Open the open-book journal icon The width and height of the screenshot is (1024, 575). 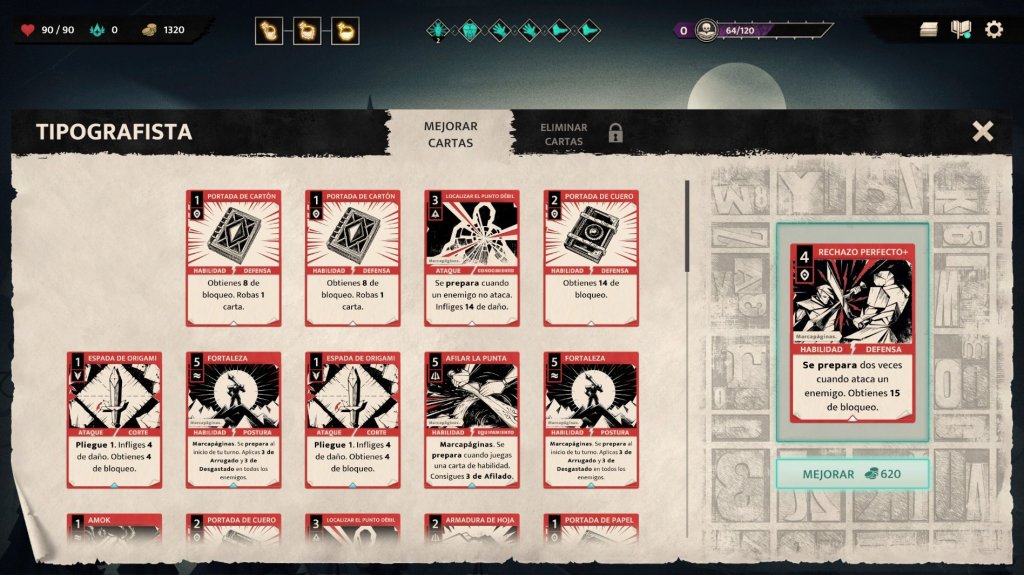(x=961, y=30)
